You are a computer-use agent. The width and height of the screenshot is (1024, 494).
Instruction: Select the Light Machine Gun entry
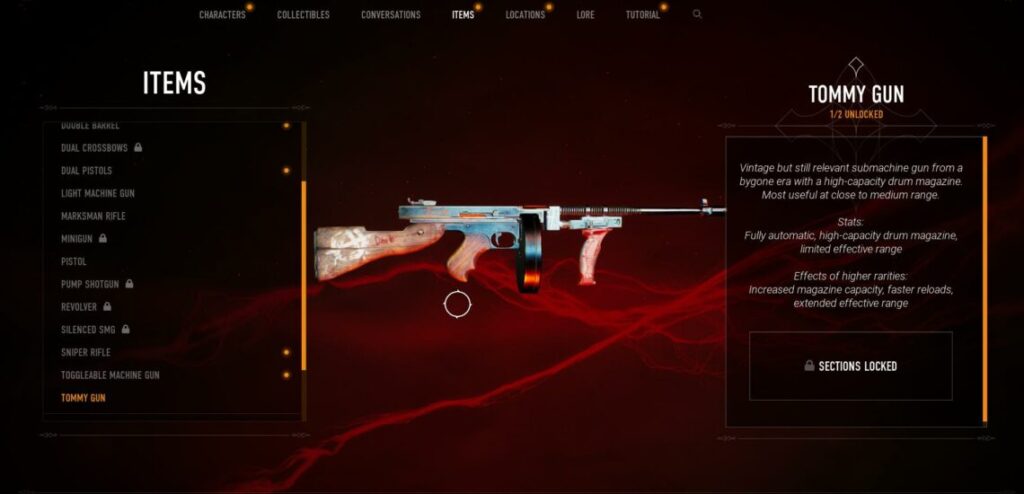pos(98,193)
